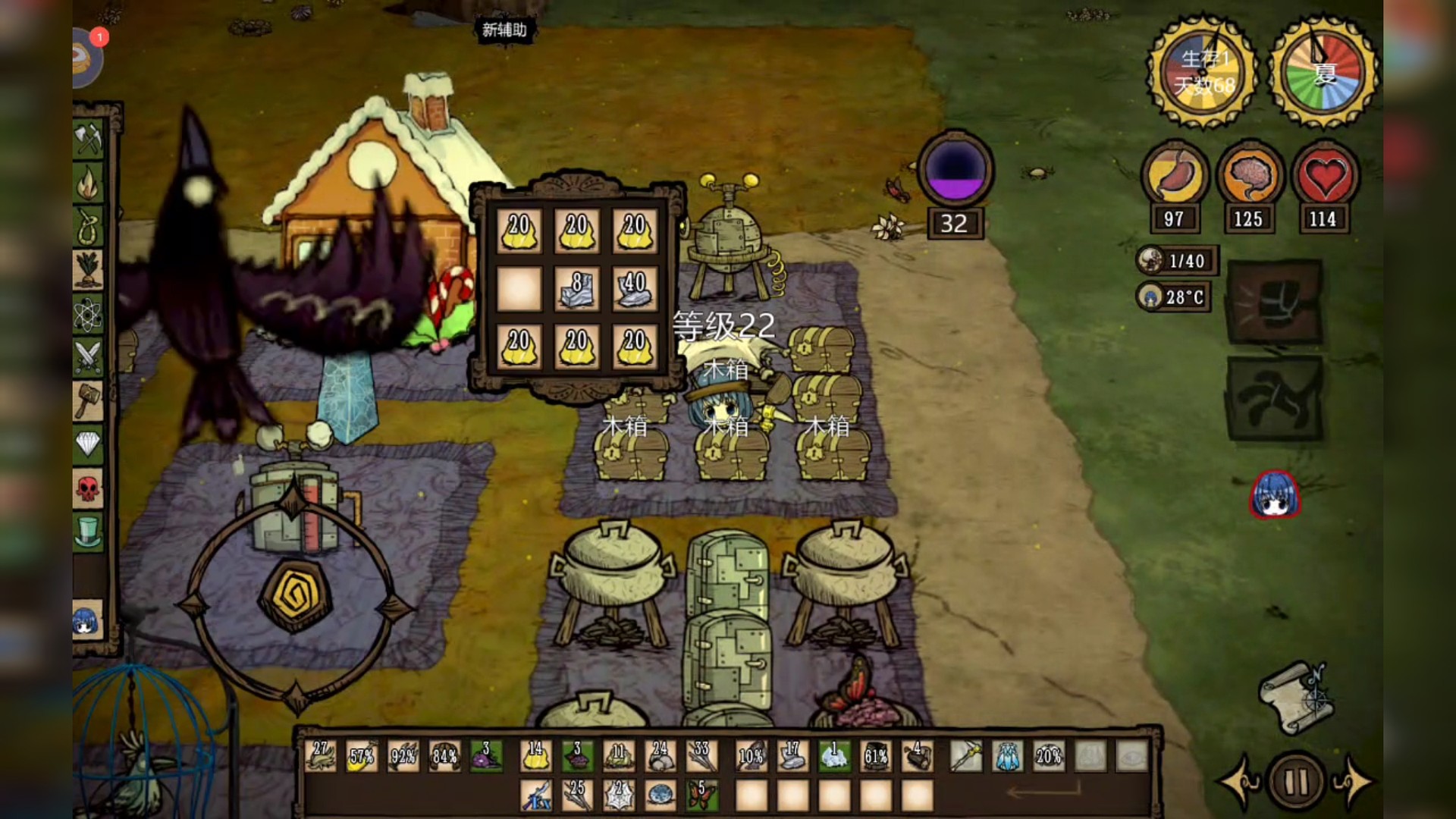This screenshot has width=1456, height=819.
Task: Select the 33 twigs stack in inventory
Action: pos(701,756)
